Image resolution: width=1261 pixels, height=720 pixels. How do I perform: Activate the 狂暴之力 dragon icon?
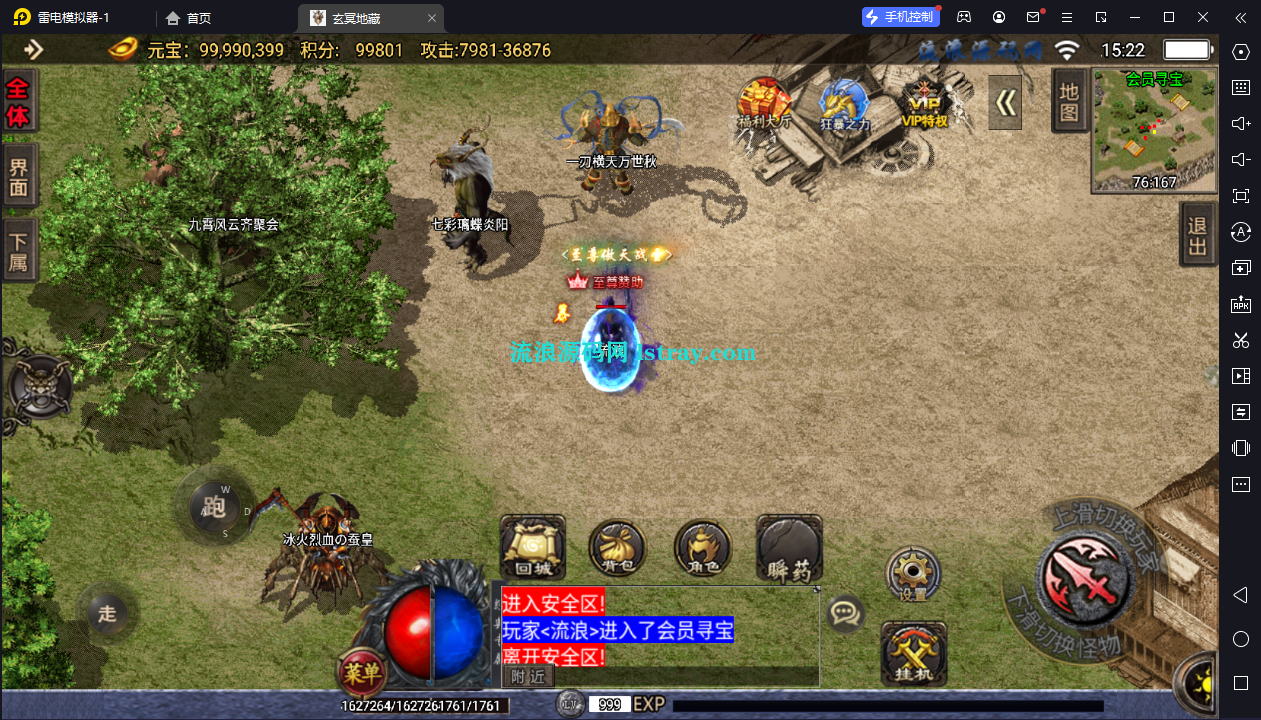click(845, 104)
